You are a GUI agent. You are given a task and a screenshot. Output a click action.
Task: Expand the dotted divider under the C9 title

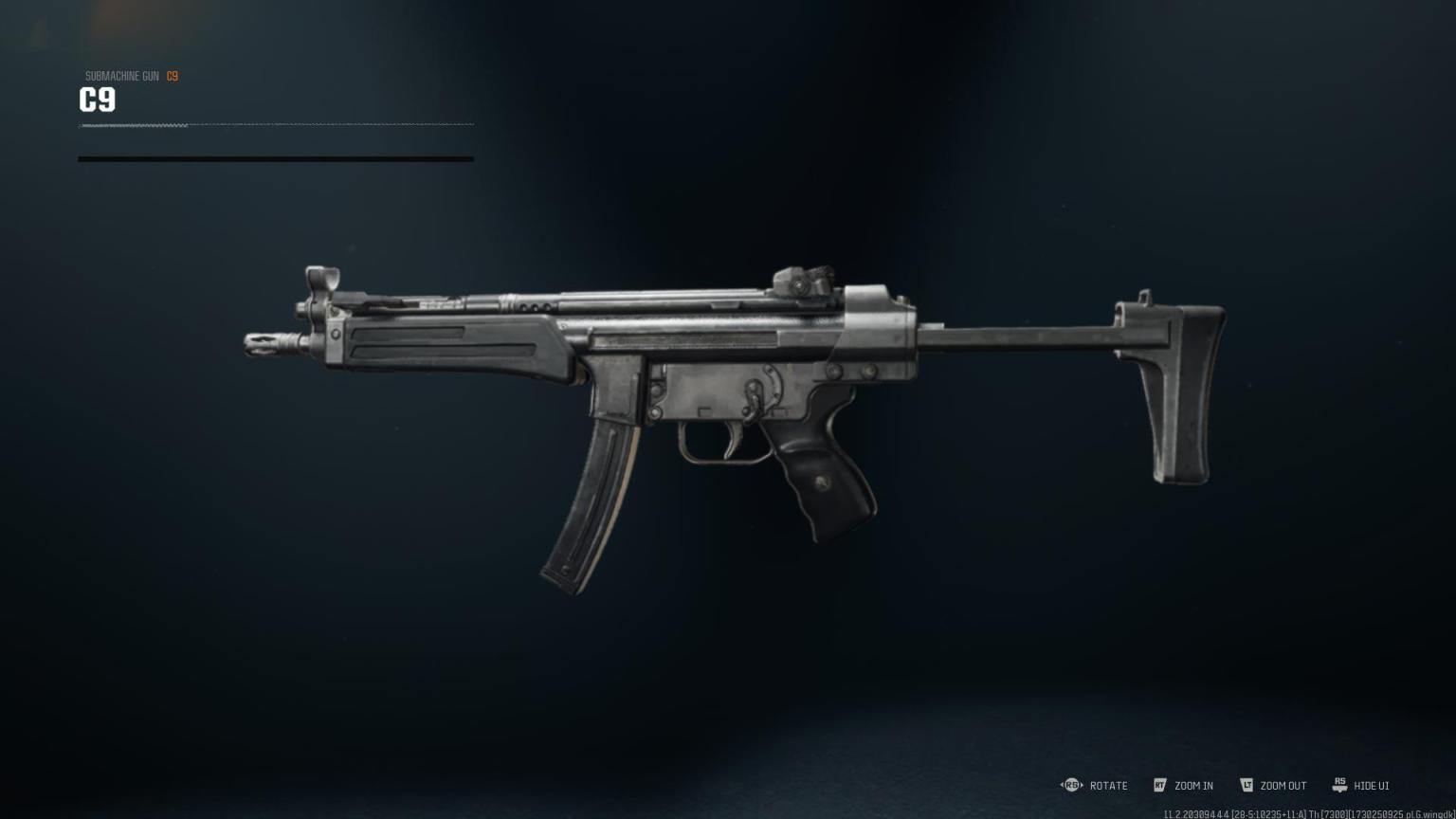coord(275,123)
